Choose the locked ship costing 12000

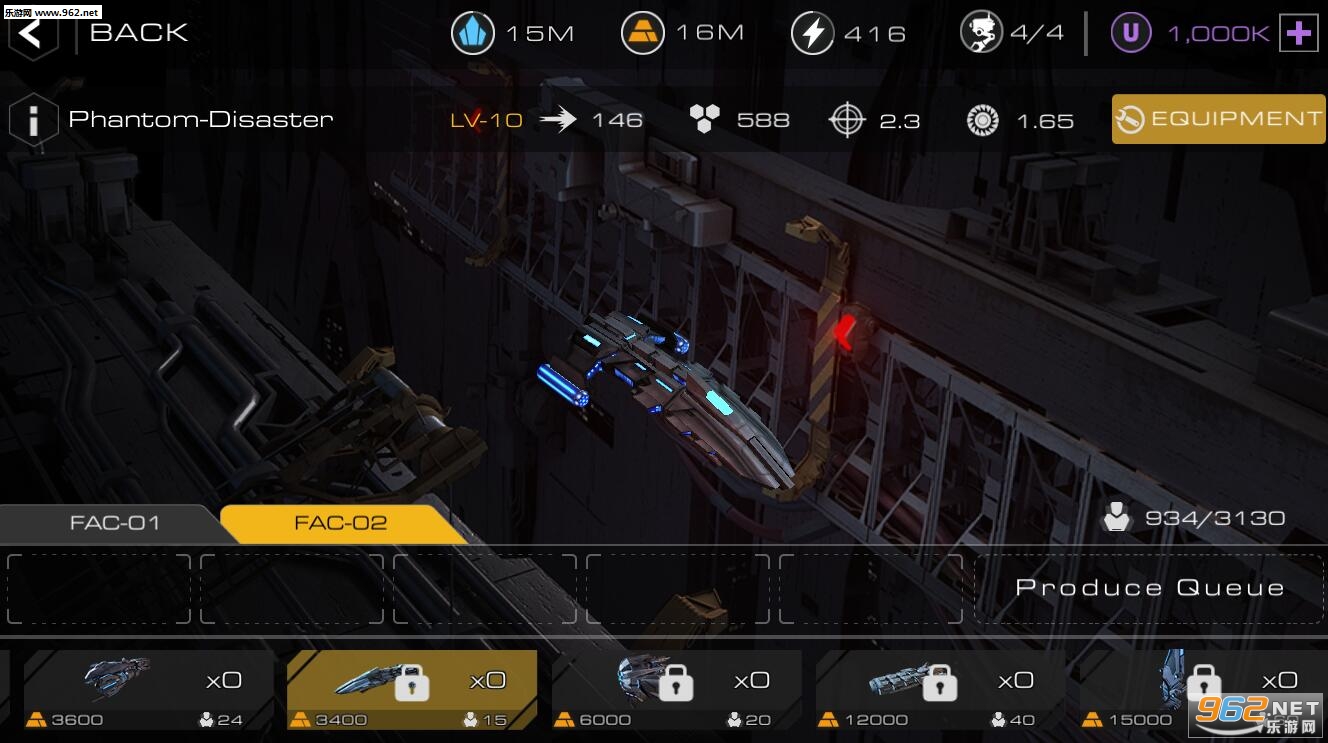coord(940,690)
